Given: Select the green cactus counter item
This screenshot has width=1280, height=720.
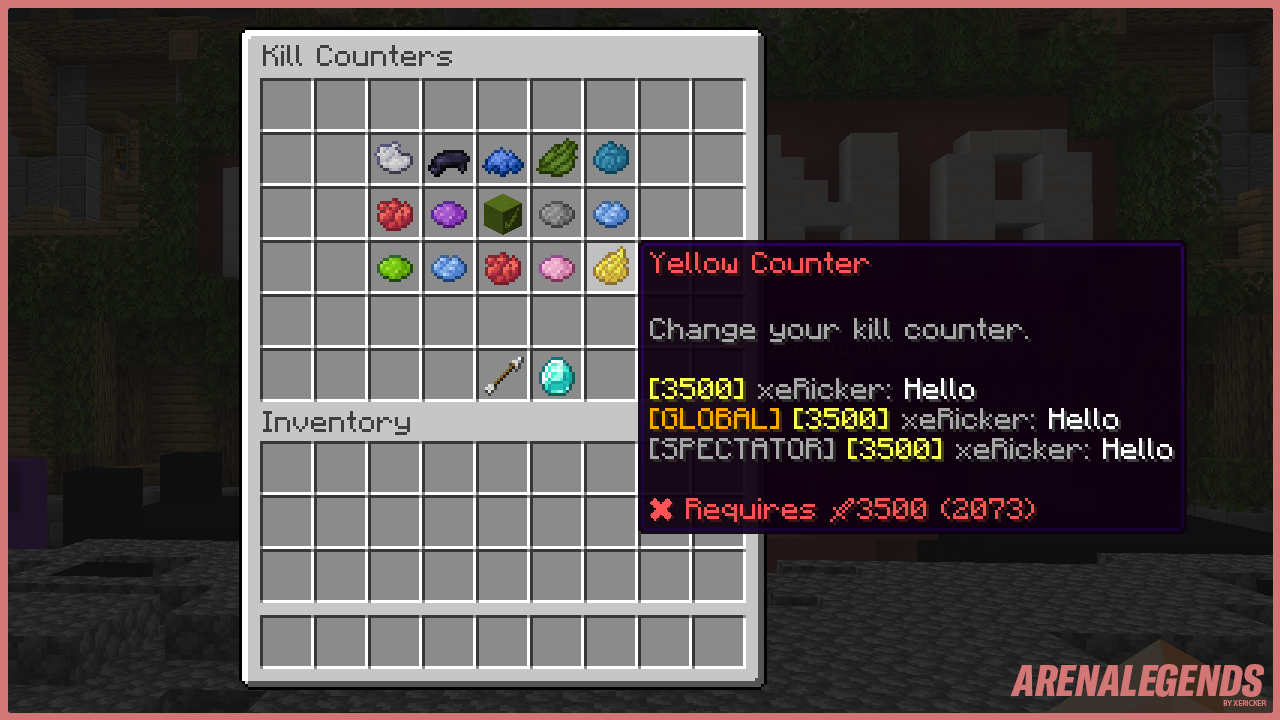Looking at the screenshot, I should click(556, 158).
